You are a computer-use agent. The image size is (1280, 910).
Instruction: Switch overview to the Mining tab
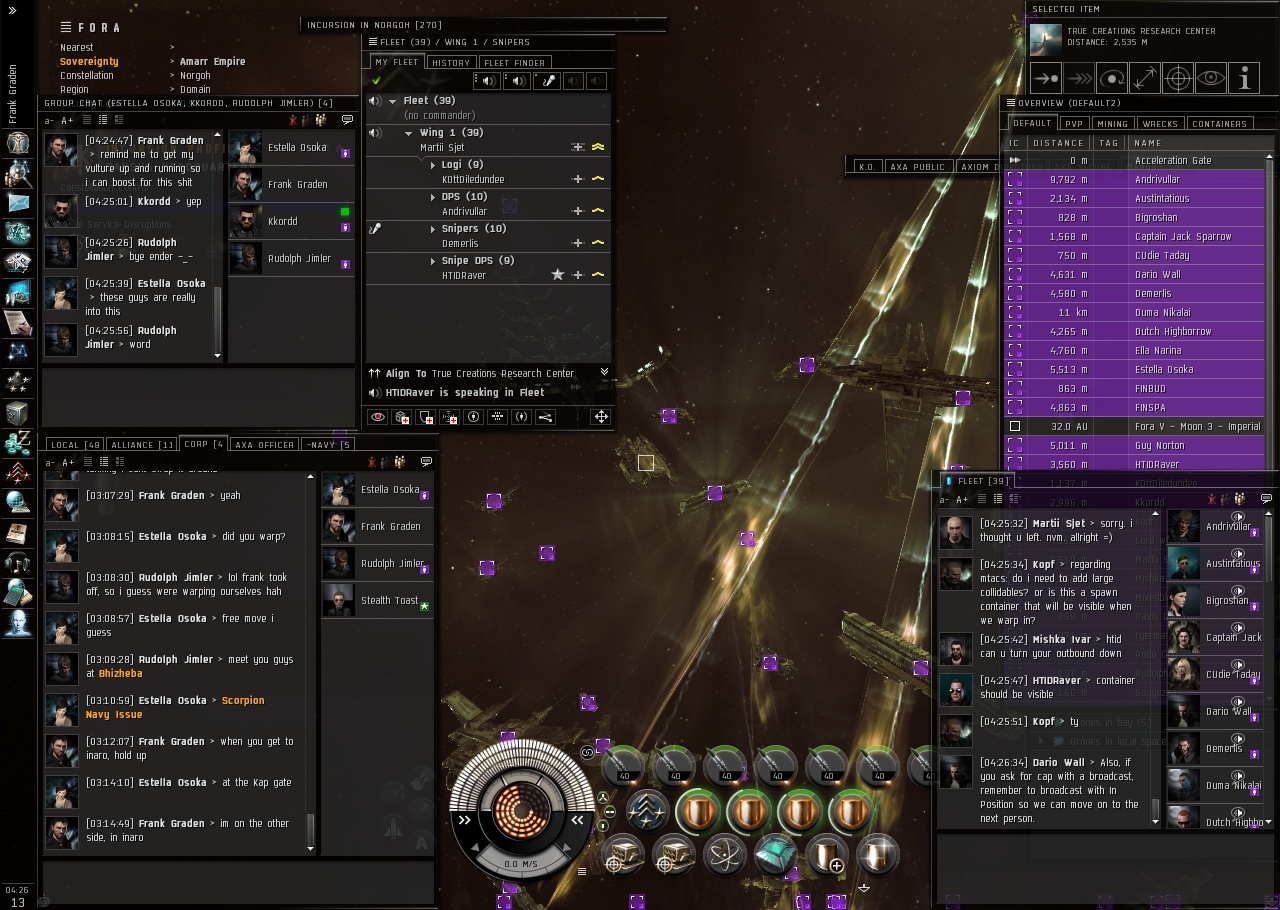pos(1112,124)
